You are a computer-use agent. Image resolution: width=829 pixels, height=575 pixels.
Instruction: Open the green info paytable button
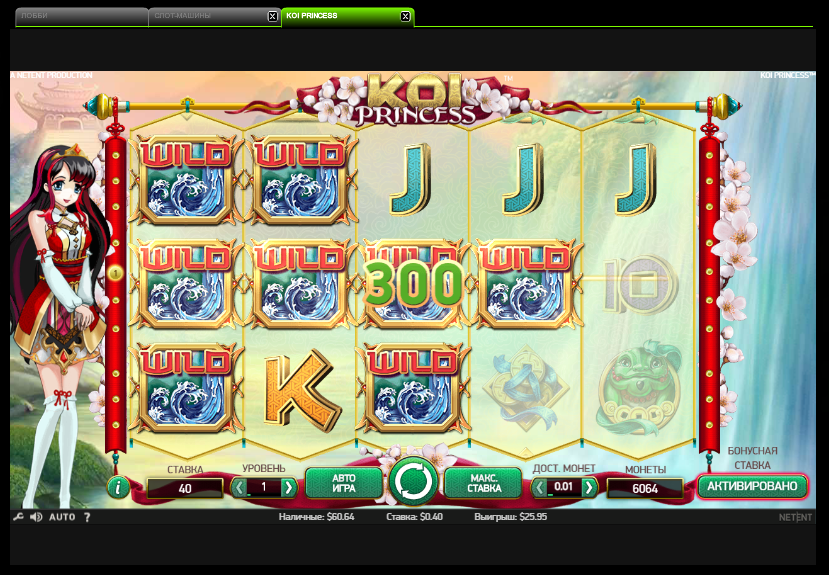(119, 488)
